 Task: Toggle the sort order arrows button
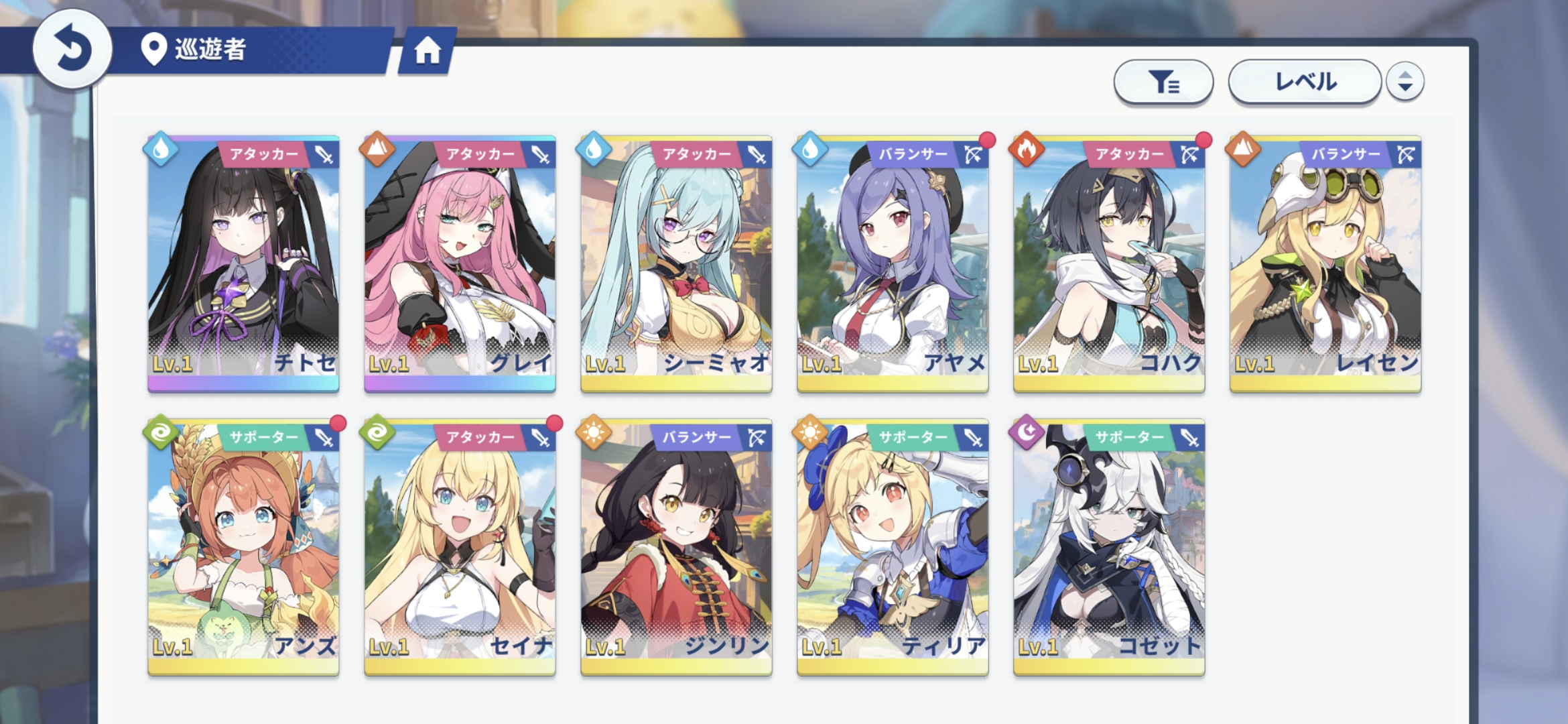pos(1405,82)
